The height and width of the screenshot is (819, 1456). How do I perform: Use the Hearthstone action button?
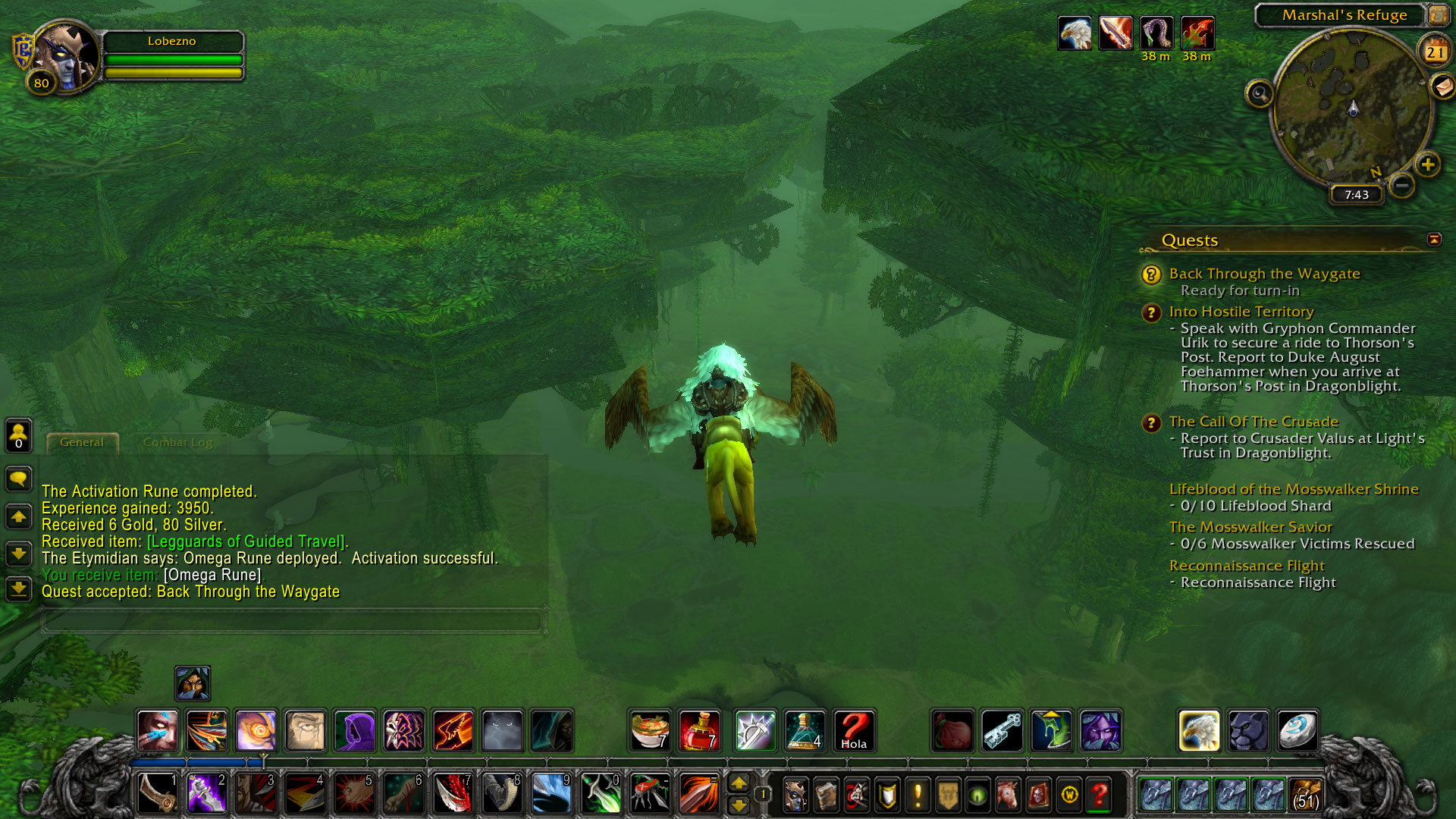click(x=1298, y=731)
